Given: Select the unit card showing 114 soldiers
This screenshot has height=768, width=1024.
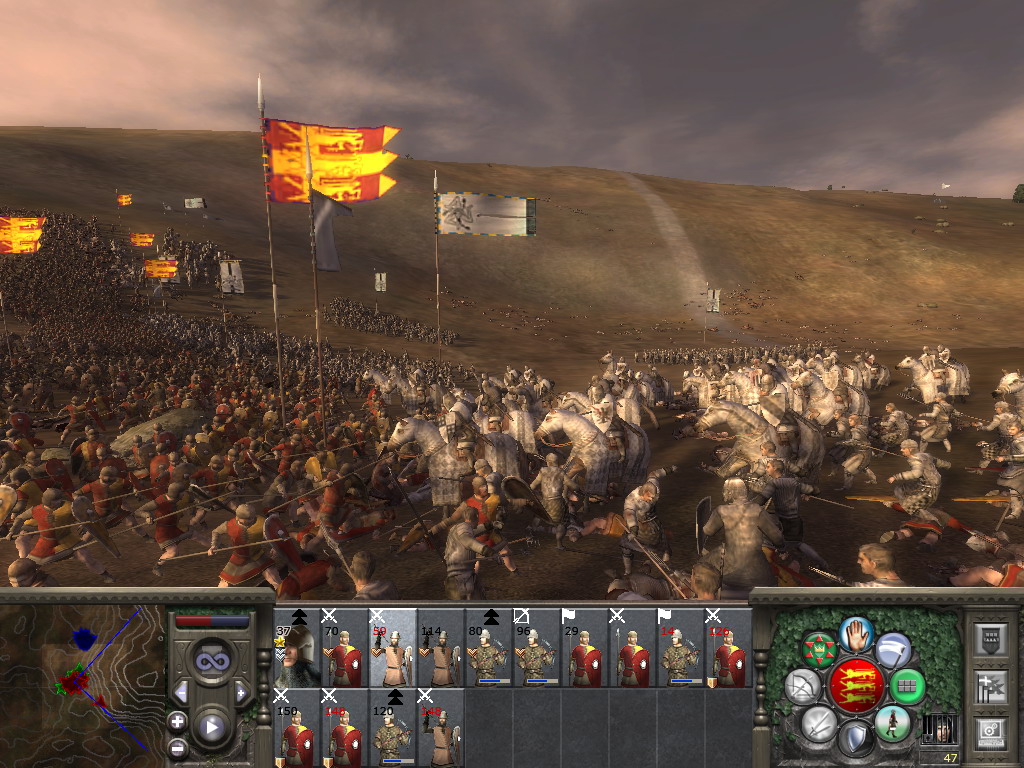Looking at the screenshot, I should (x=441, y=648).
